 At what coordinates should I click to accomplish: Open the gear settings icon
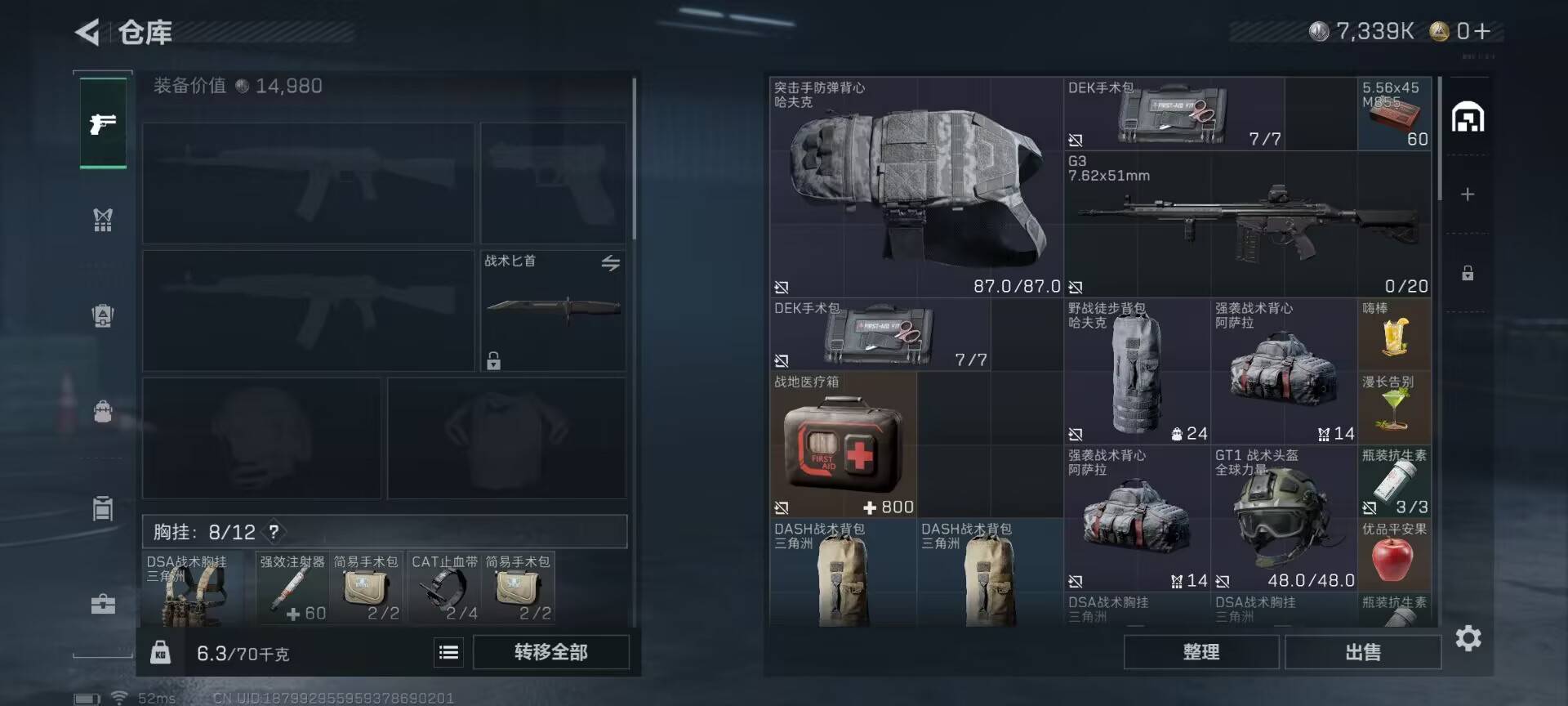click(x=1468, y=638)
